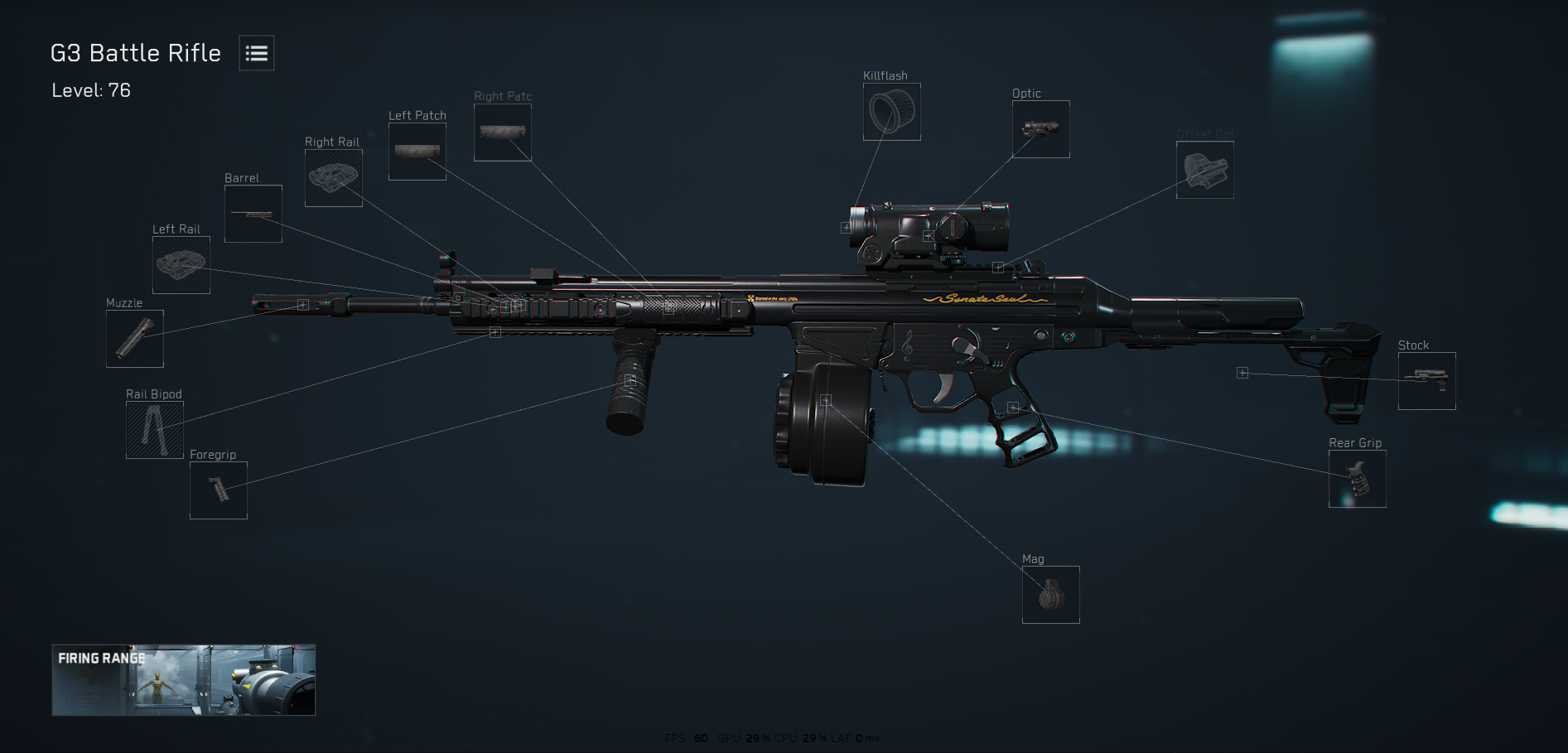
Task: Select the Right Rail attachment
Action: click(334, 177)
